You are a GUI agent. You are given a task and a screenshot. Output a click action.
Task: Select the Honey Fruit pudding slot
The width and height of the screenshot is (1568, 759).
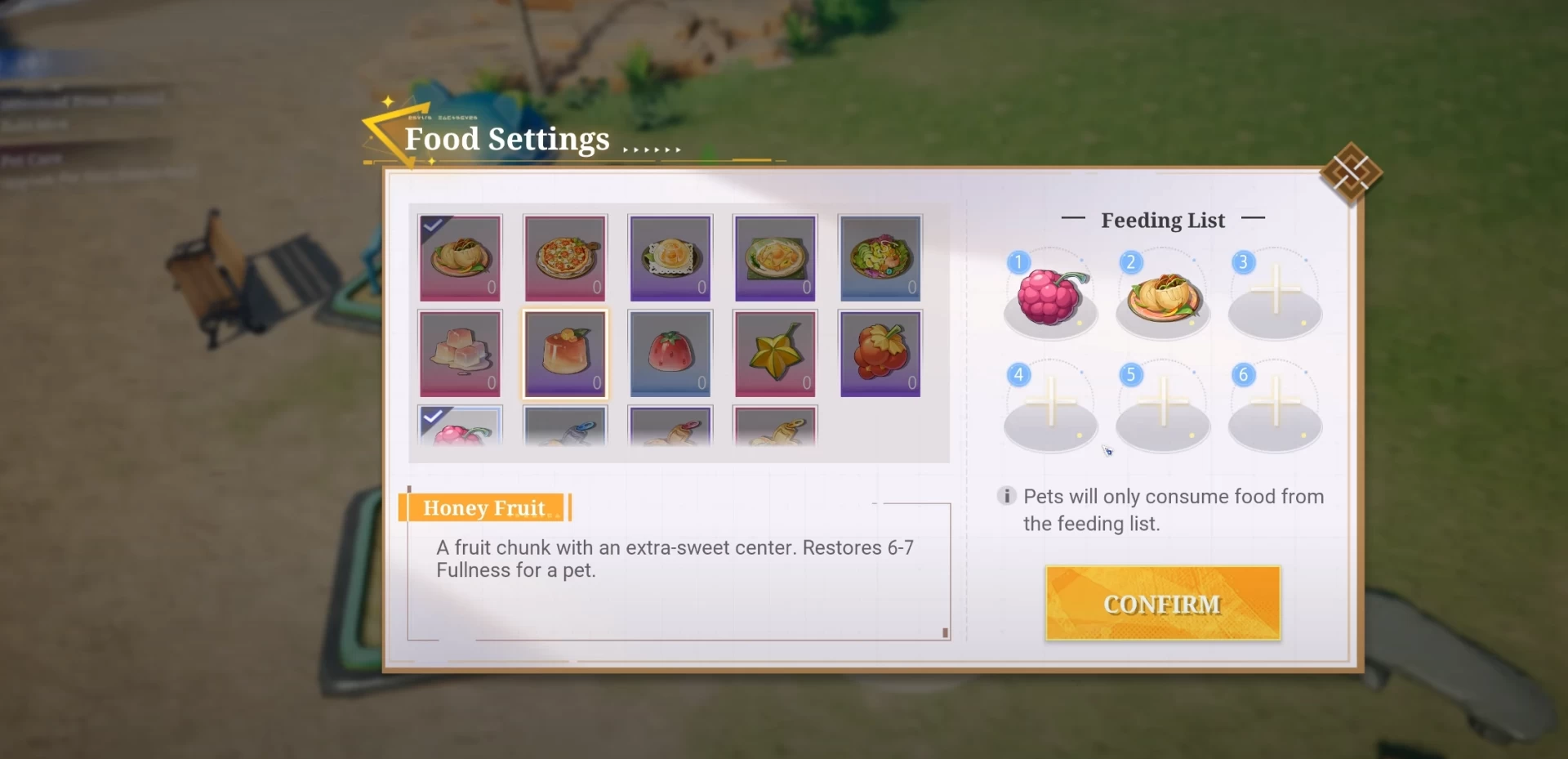(565, 354)
